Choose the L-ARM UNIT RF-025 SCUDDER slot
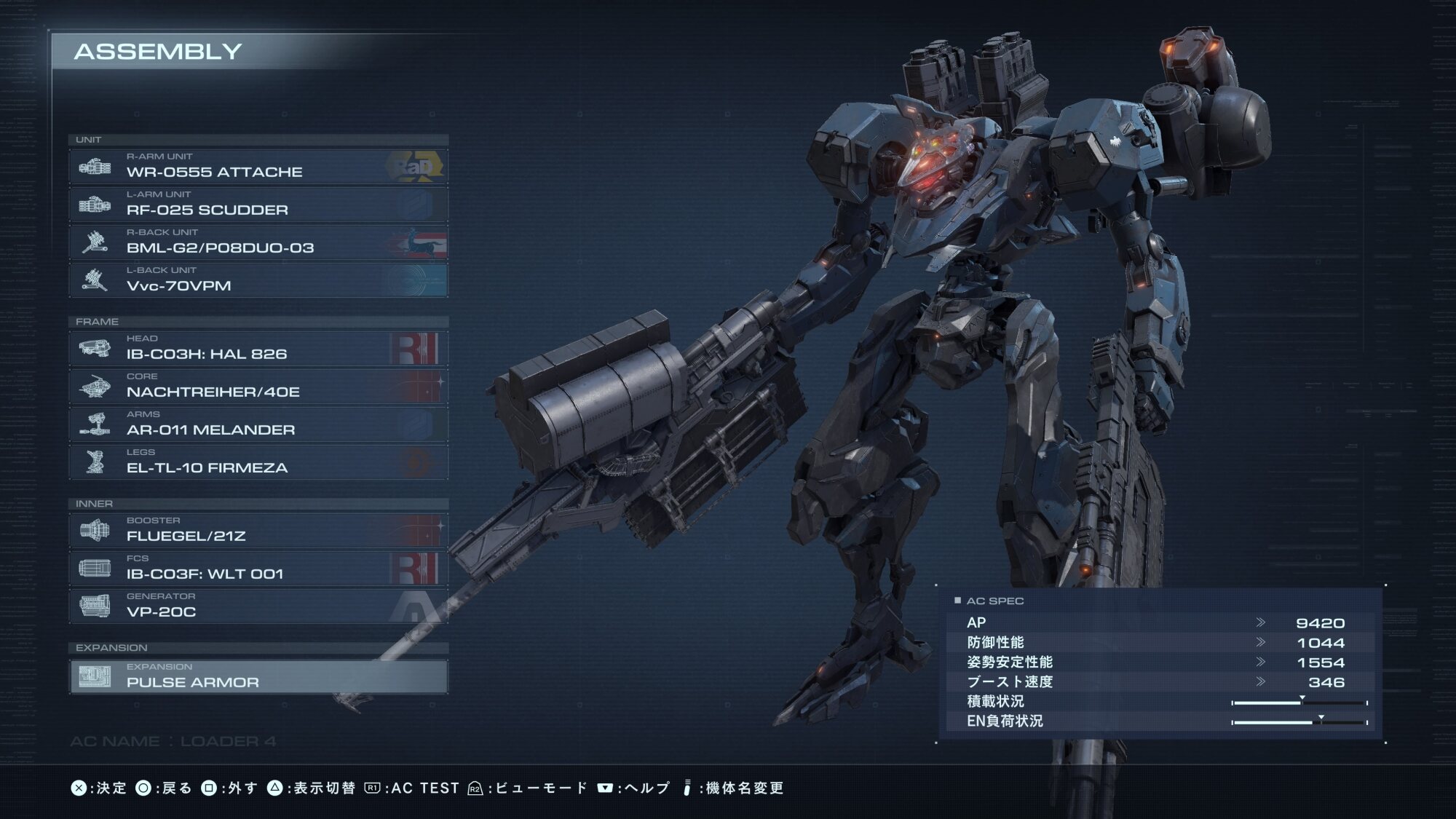Image resolution: width=1456 pixels, height=819 pixels. click(x=258, y=205)
